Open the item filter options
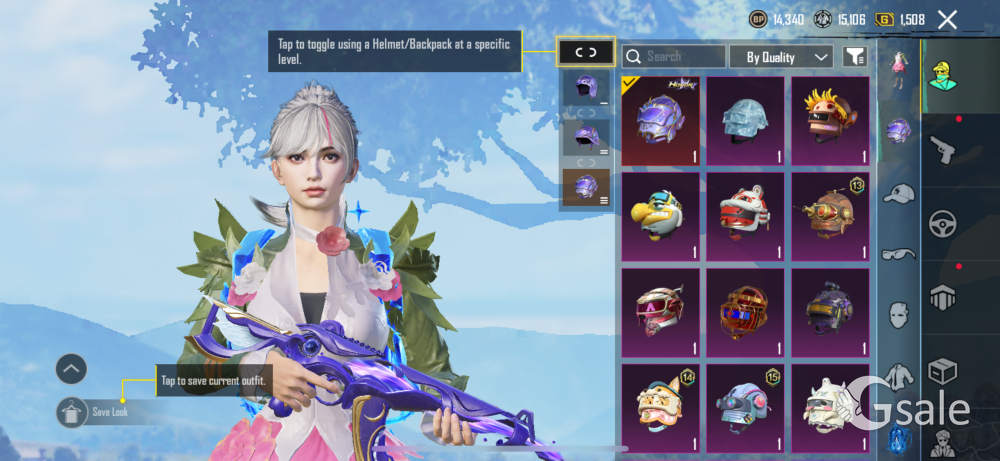The height and width of the screenshot is (461, 1000). click(x=854, y=57)
